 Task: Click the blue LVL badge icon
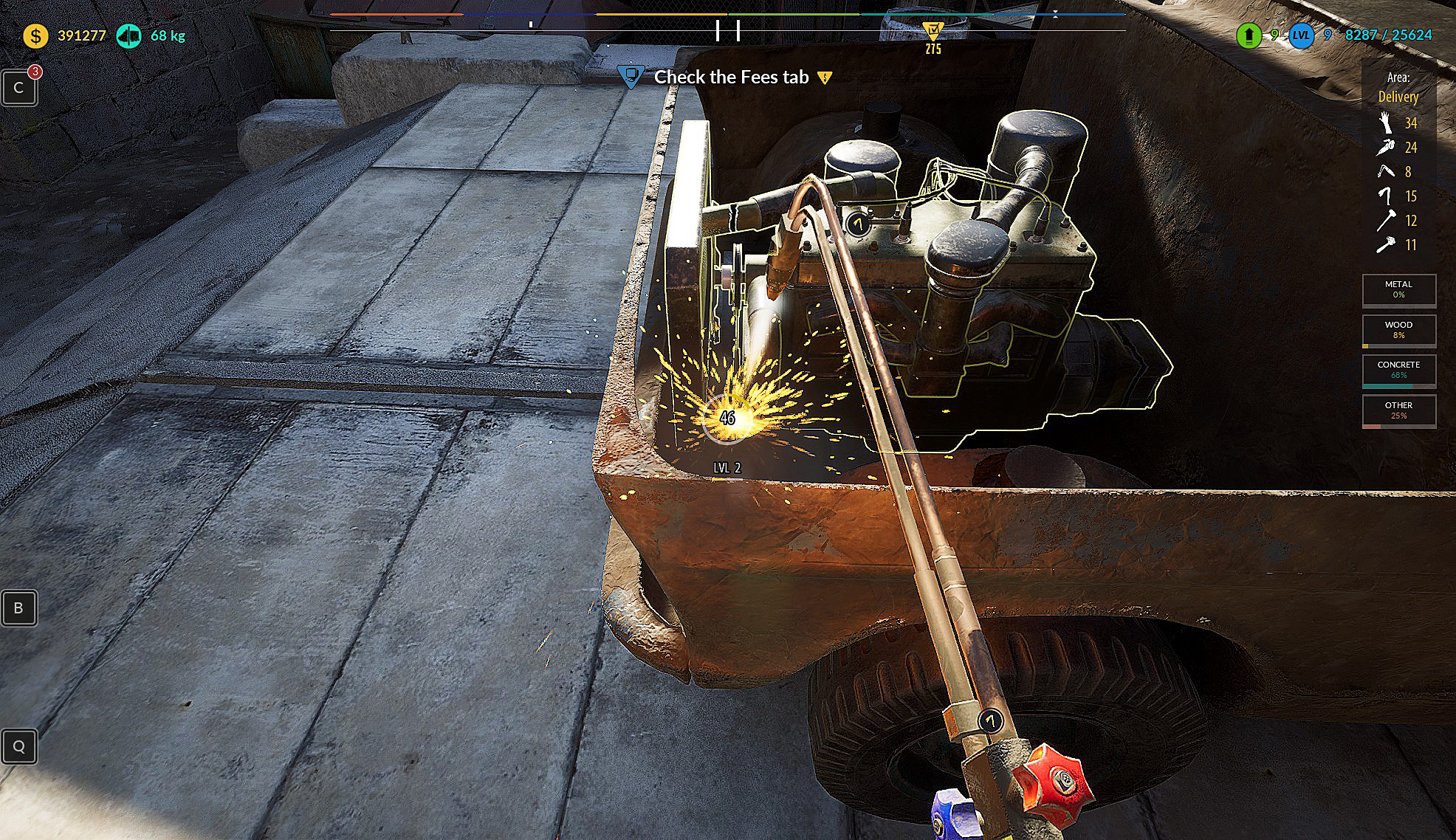1301,35
